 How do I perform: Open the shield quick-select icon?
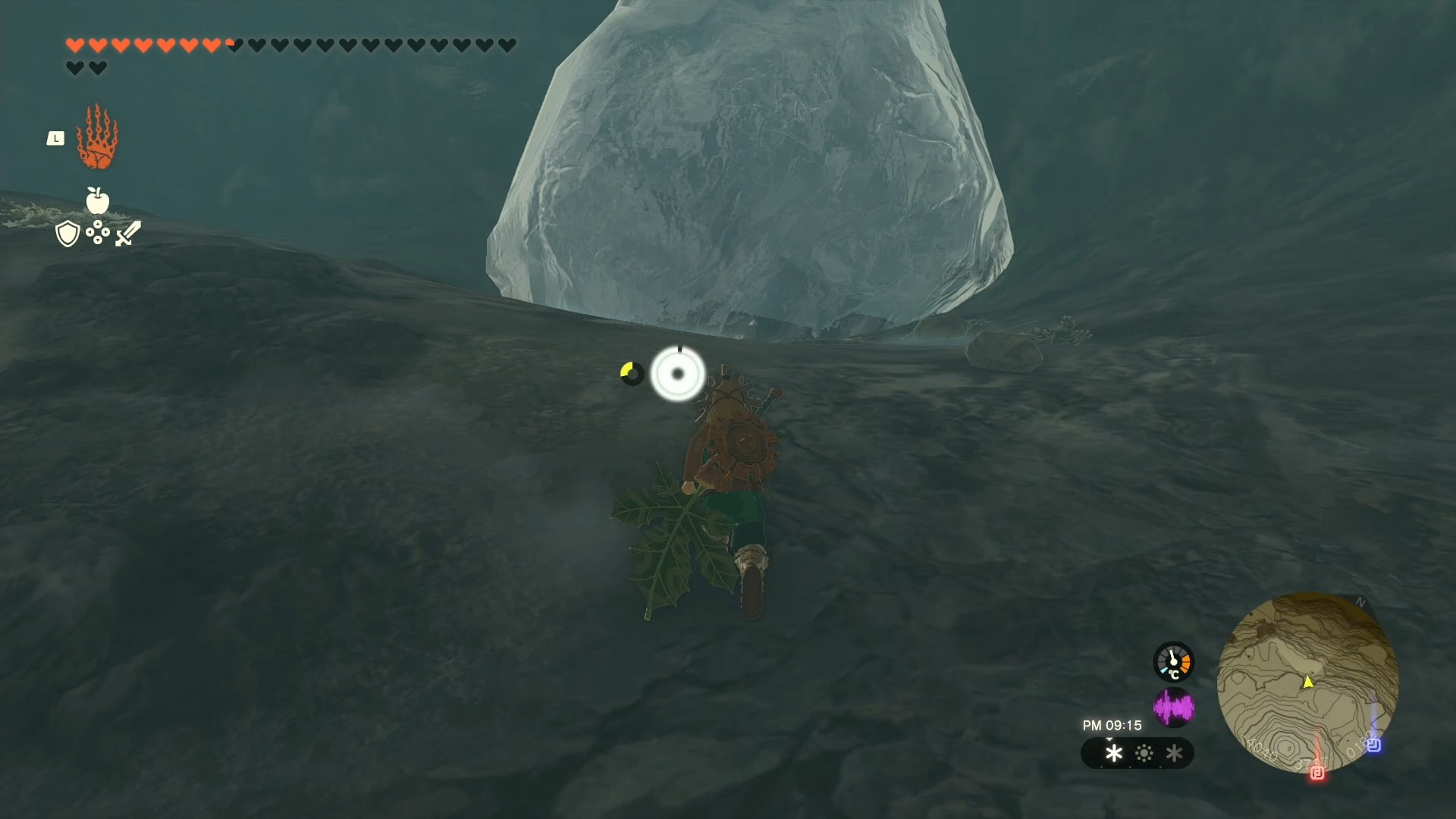pyautogui.click(x=67, y=234)
